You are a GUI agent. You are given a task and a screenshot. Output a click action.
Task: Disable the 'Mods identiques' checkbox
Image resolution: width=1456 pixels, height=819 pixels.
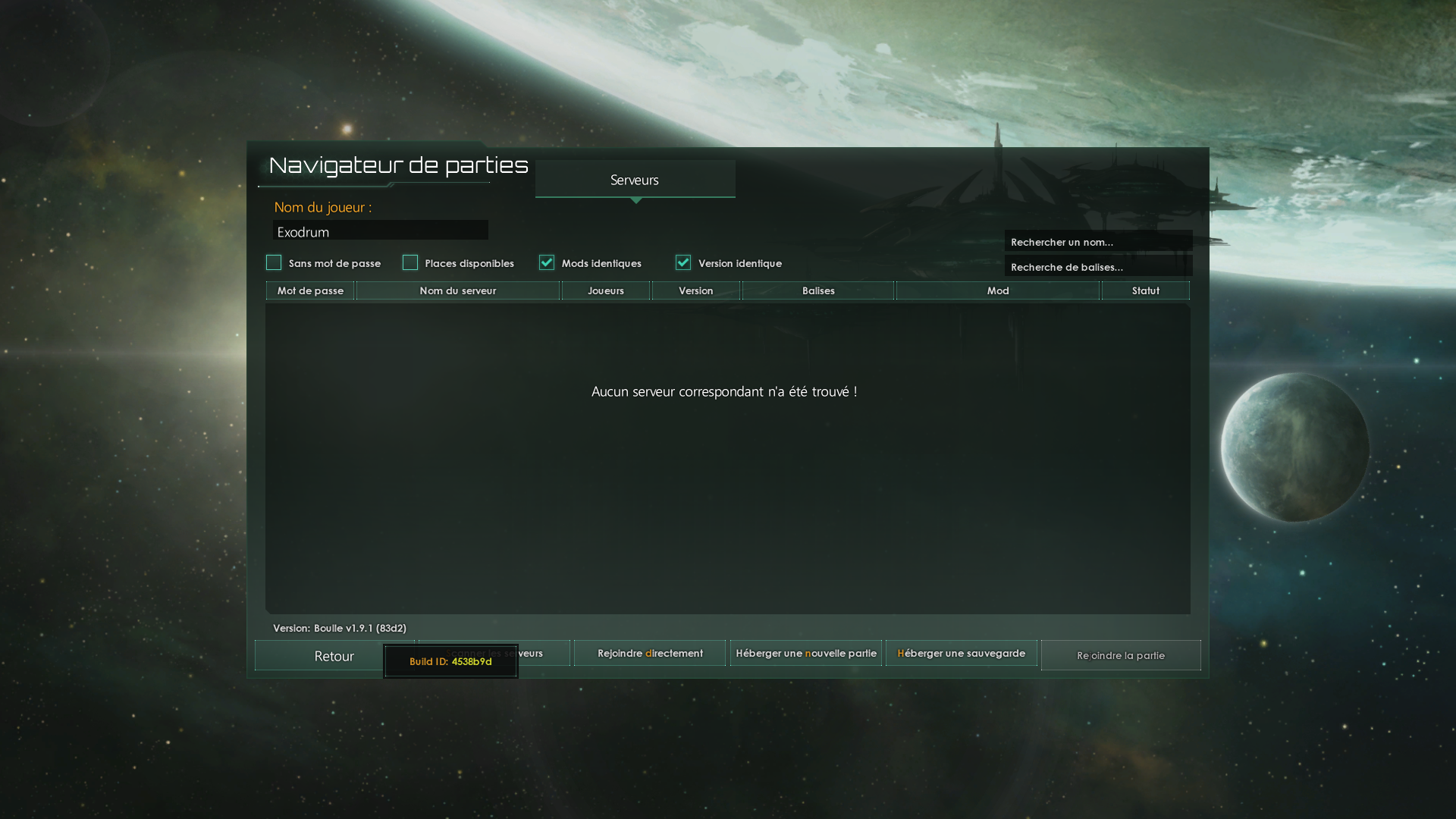547,262
